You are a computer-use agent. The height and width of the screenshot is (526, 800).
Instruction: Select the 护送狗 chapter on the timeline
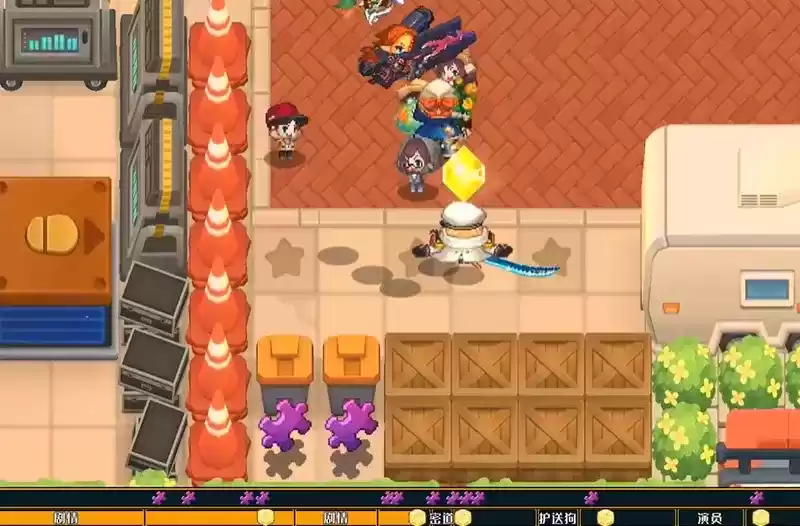(558, 518)
